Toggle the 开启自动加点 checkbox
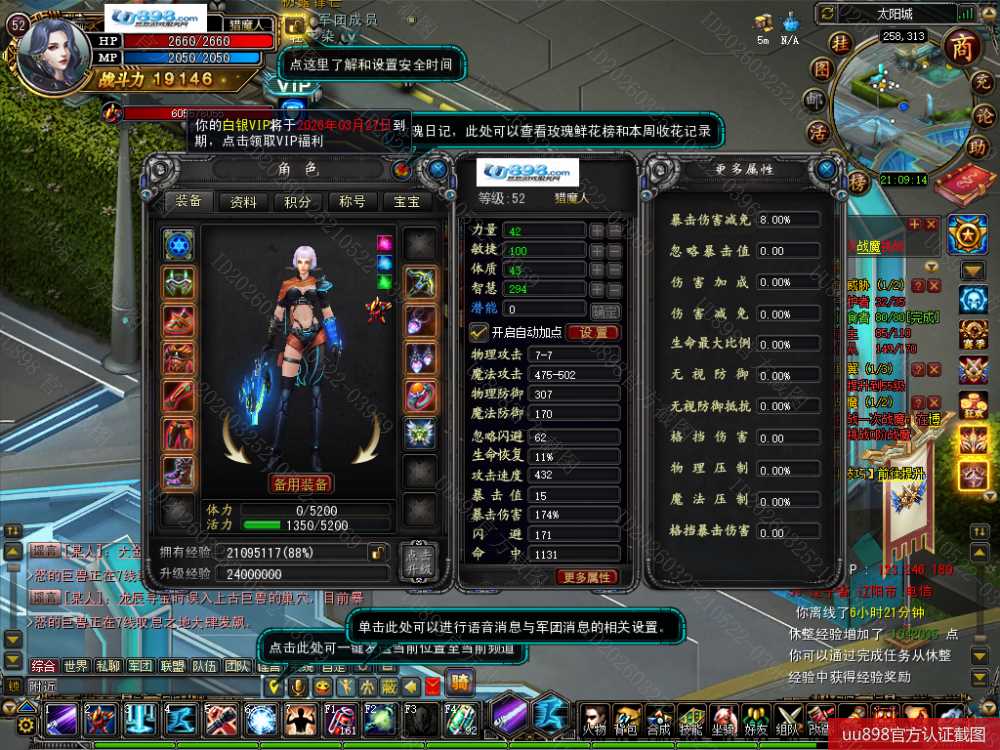 (478, 332)
